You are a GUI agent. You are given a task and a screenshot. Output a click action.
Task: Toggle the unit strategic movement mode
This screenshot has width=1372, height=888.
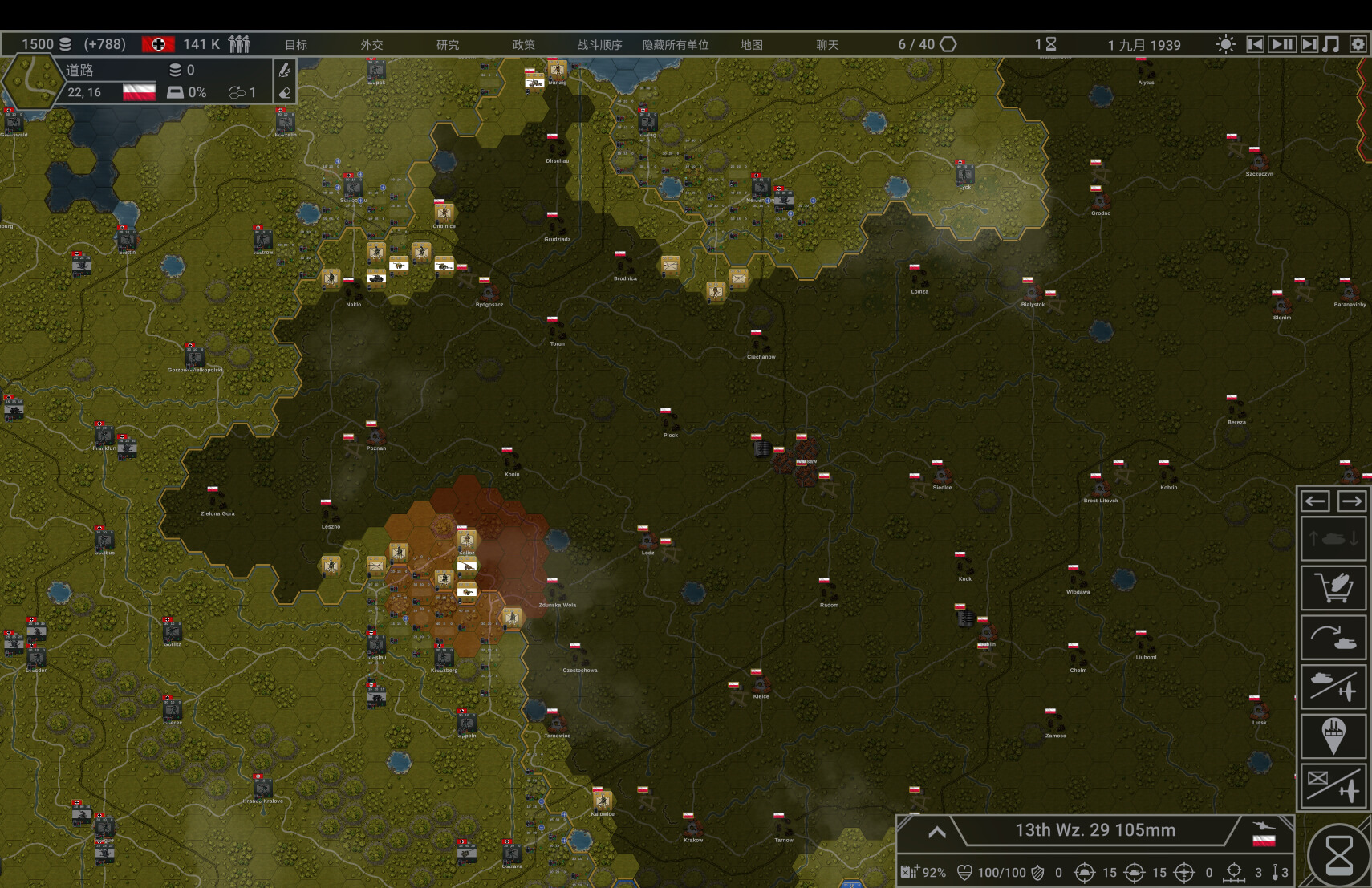coord(1333,537)
